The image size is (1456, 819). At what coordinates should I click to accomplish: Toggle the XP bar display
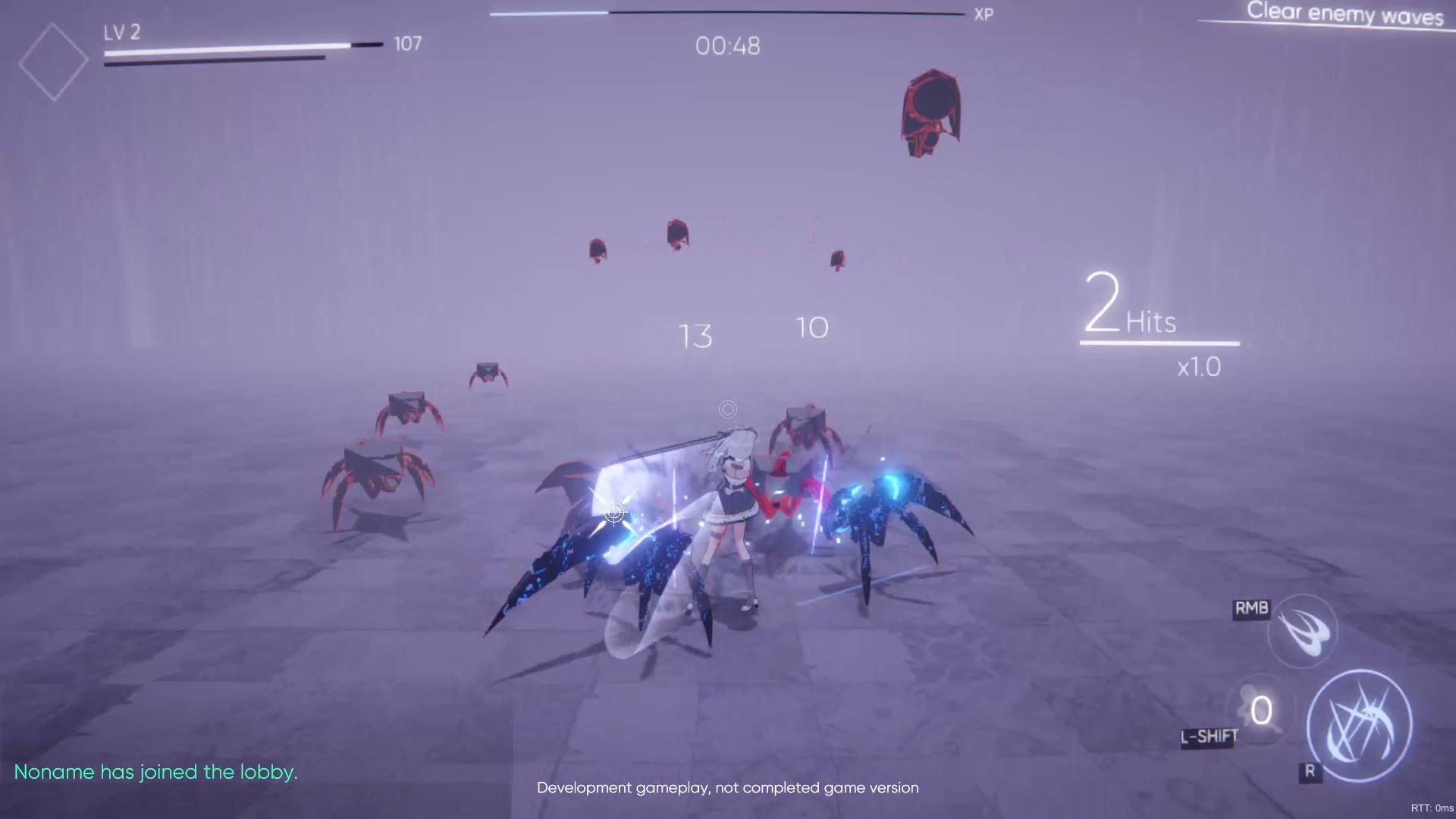point(726,12)
